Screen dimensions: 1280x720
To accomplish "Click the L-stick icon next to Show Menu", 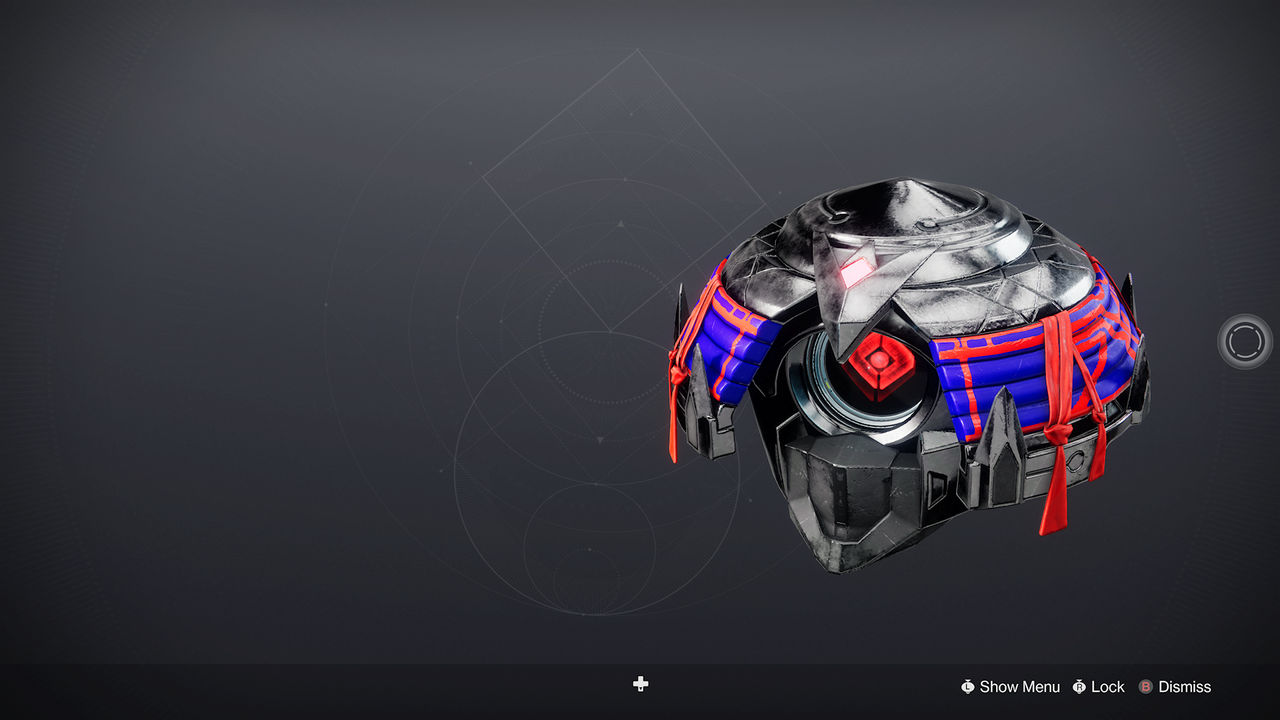I will (968, 687).
